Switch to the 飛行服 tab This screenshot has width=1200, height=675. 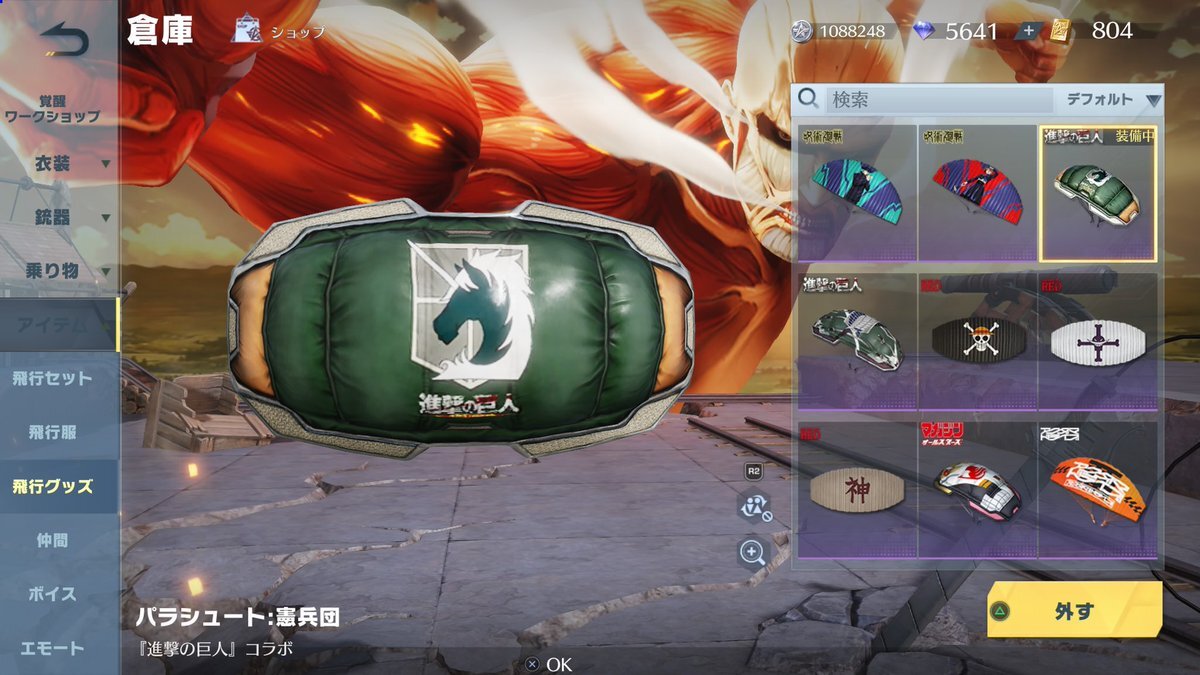coord(53,433)
